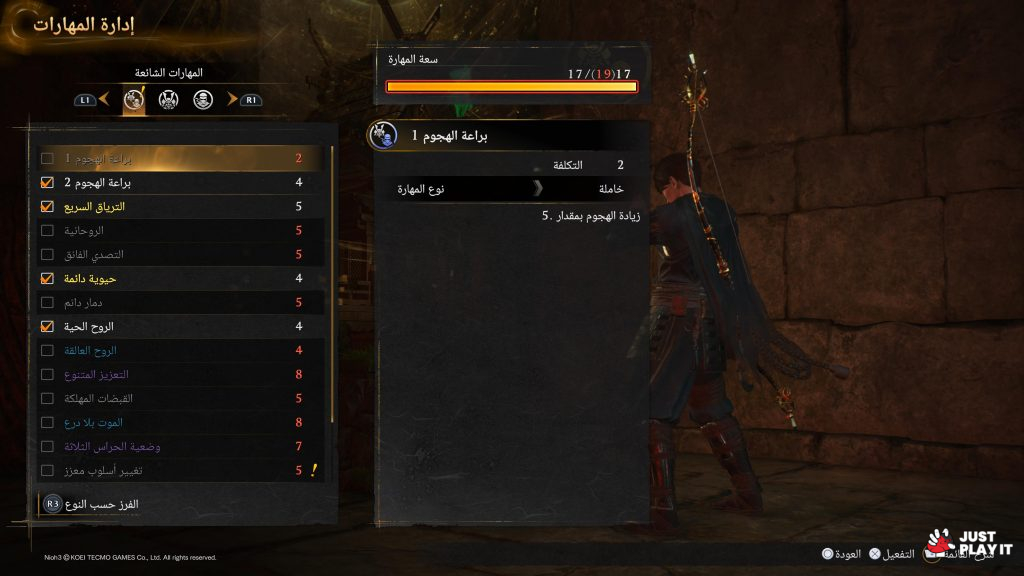Viewport: 1024px width, 576px height.
Task: Sort skills with الفرز حسب النوع
Action: [x=100, y=505]
